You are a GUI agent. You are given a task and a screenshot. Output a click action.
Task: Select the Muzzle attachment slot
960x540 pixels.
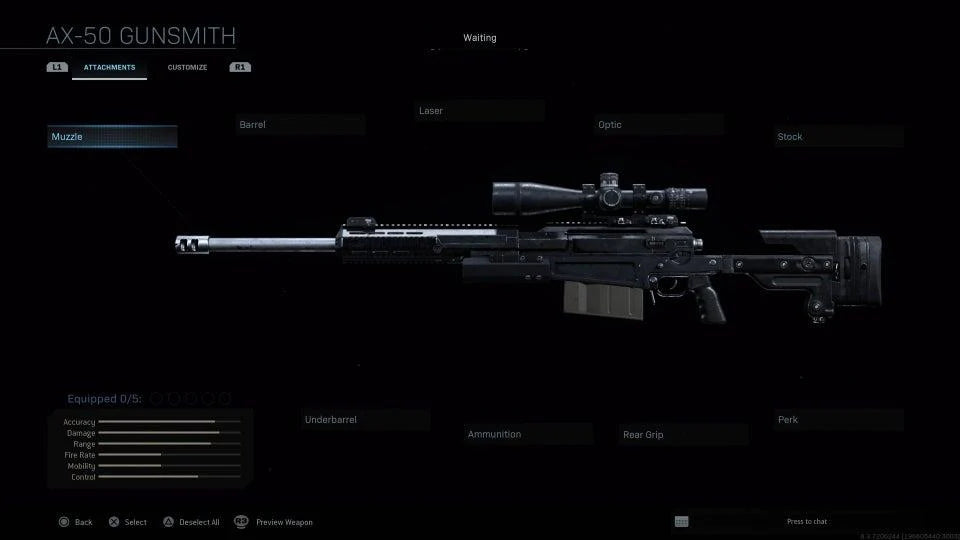point(112,137)
